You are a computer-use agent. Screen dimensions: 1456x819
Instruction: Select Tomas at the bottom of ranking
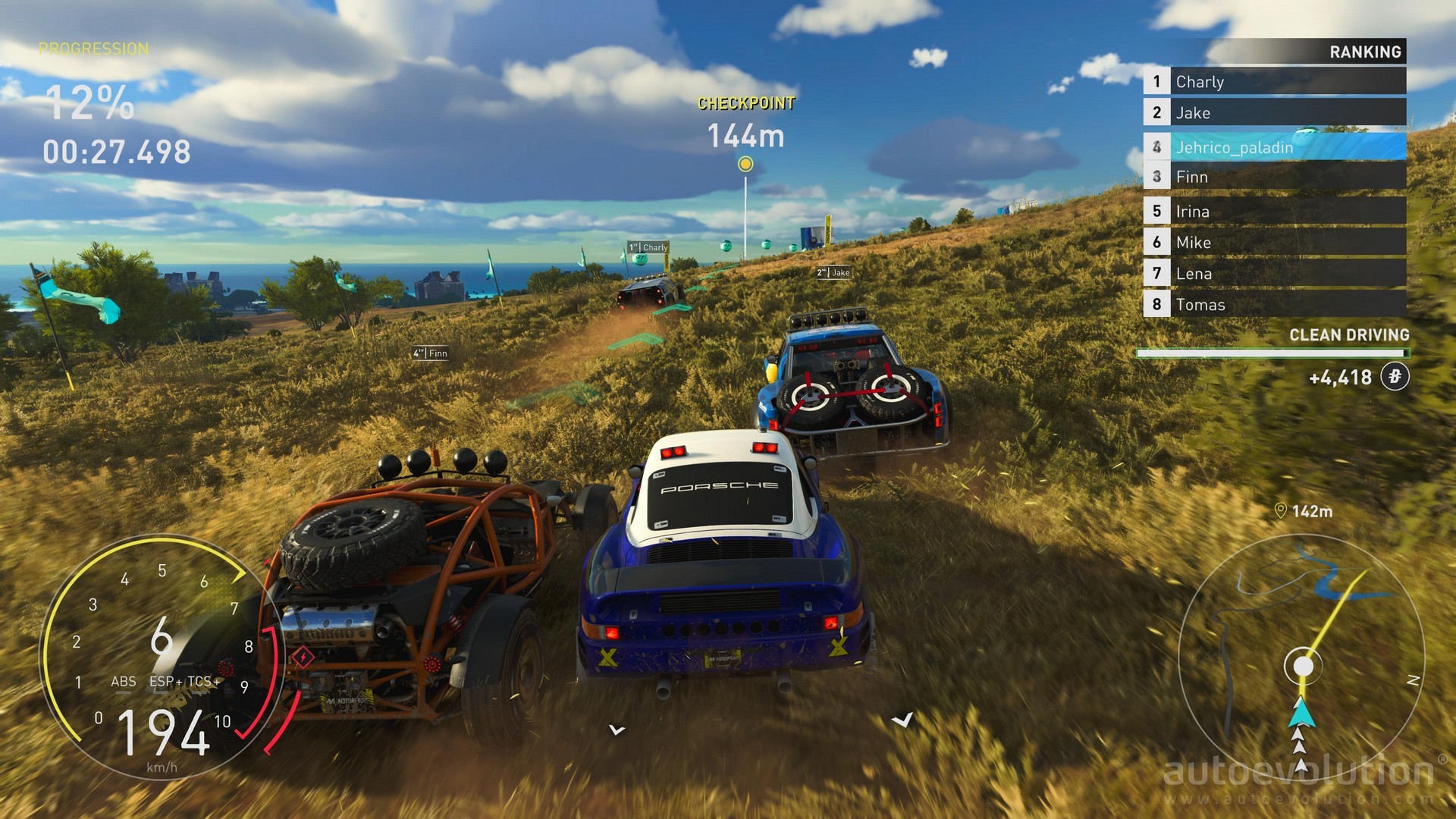pos(1274,305)
